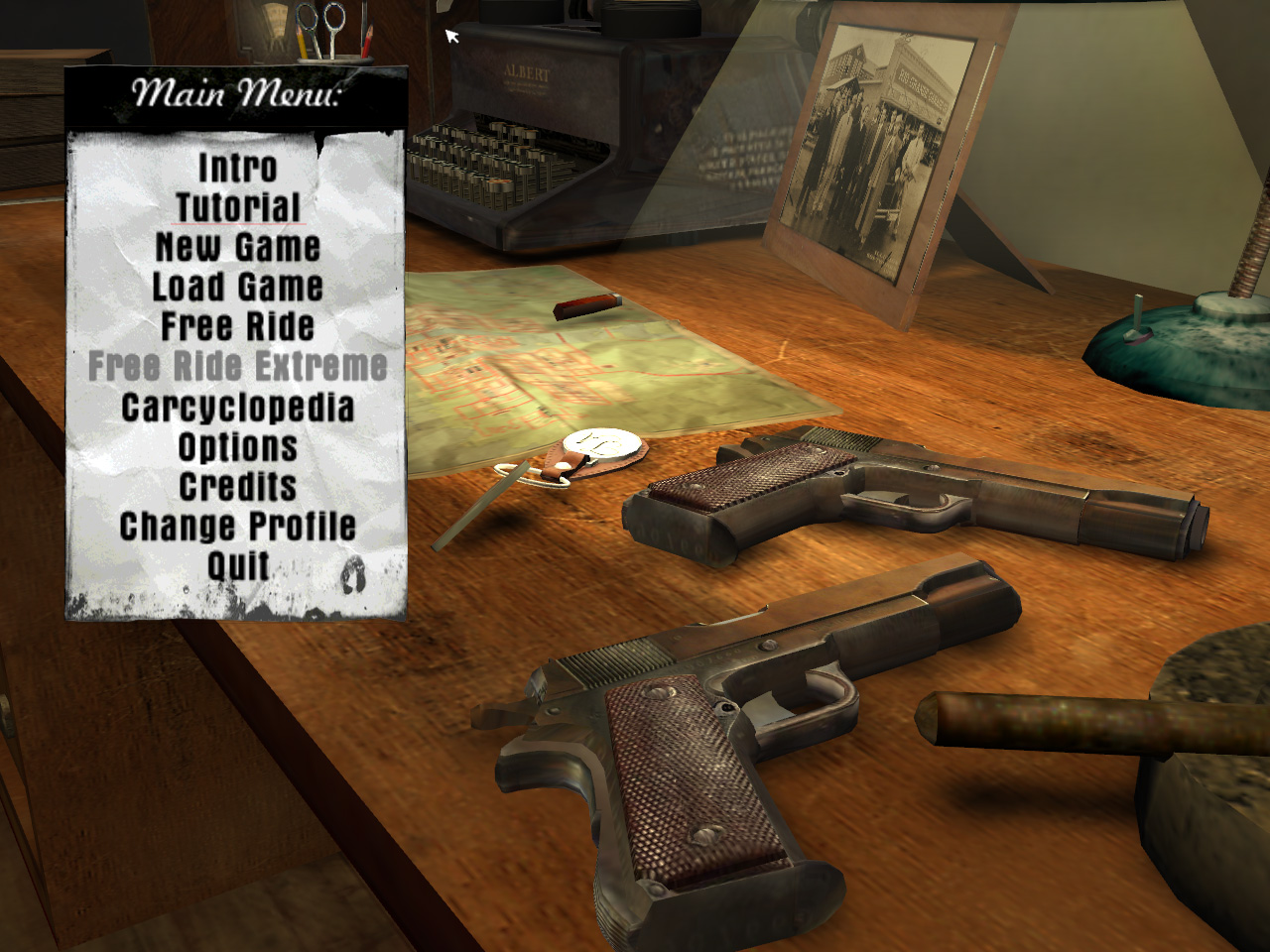Image resolution: width=1270 pixels, height=952 pixels.
Task: Open the Tutorial menu entry
Action: 238,208
